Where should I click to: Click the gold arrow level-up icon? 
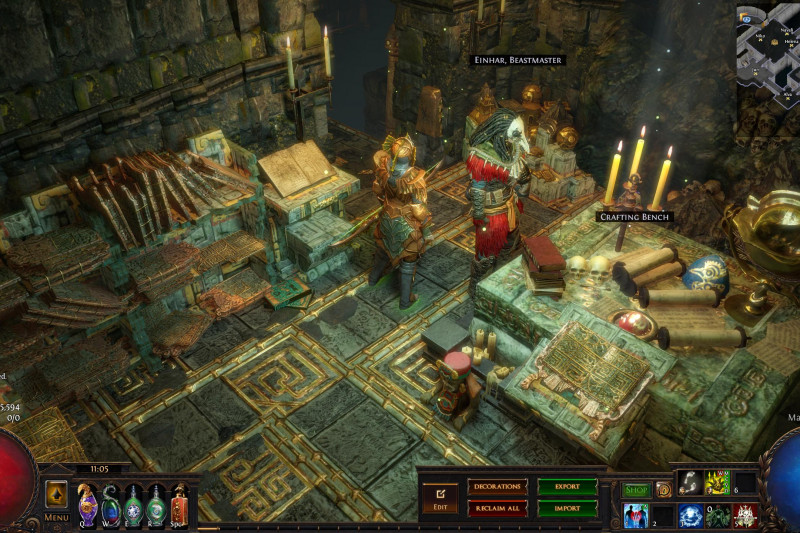coord(56,495)
